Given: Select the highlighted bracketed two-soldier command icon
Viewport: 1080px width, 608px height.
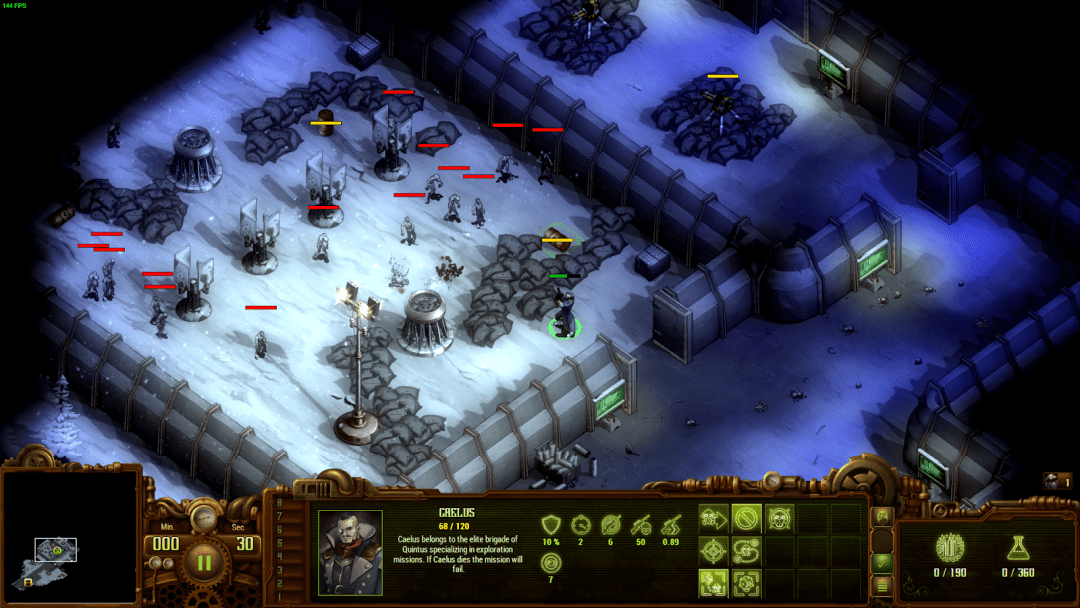Looking at the screenshot, I should (x=714, y=584).
